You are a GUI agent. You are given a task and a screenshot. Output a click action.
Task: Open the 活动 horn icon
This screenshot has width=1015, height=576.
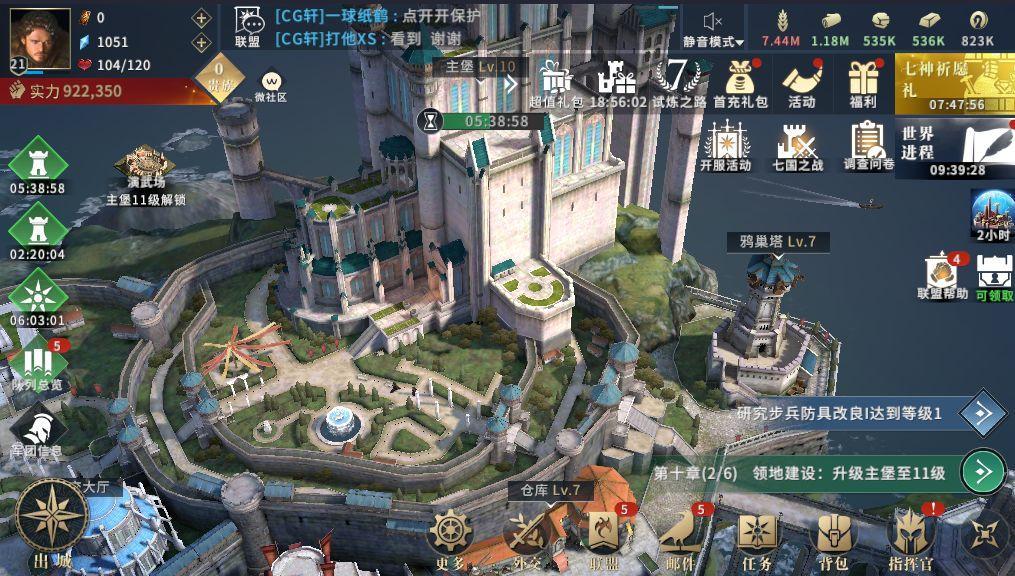pos(801,81)
